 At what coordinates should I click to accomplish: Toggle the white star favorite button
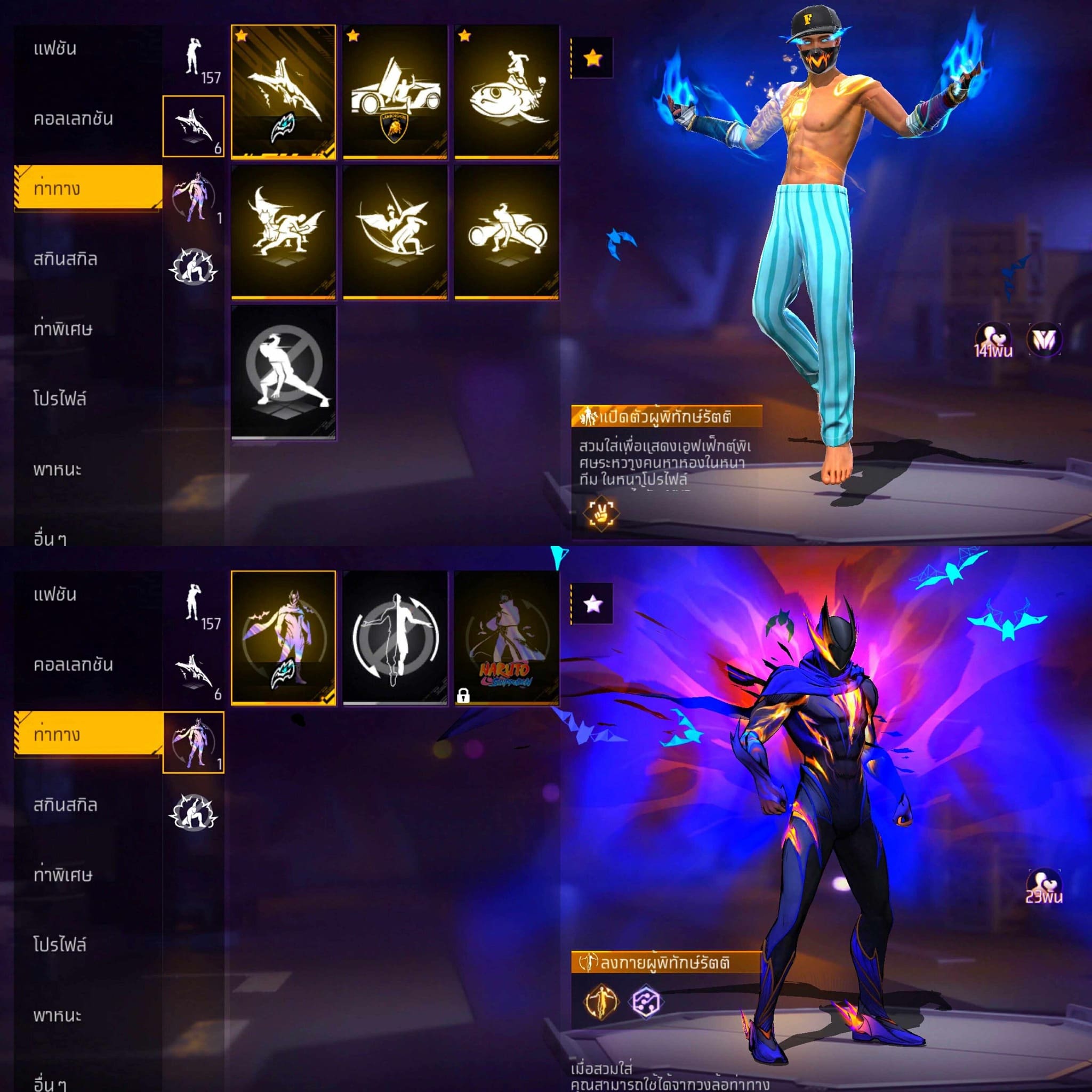(x=592, y=604)
